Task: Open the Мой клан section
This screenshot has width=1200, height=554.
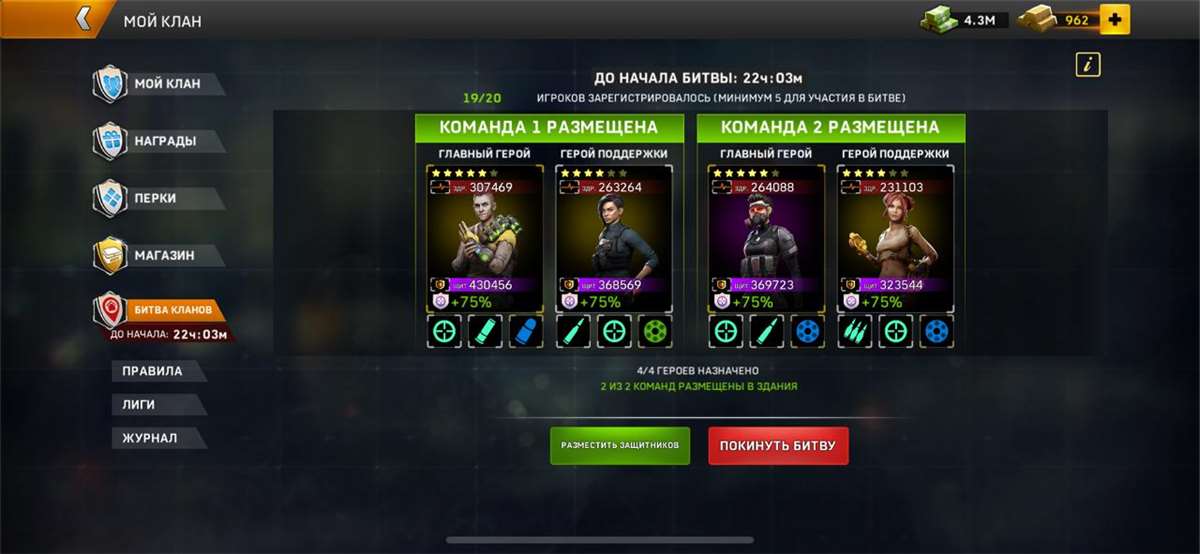Action: point(160,84)
